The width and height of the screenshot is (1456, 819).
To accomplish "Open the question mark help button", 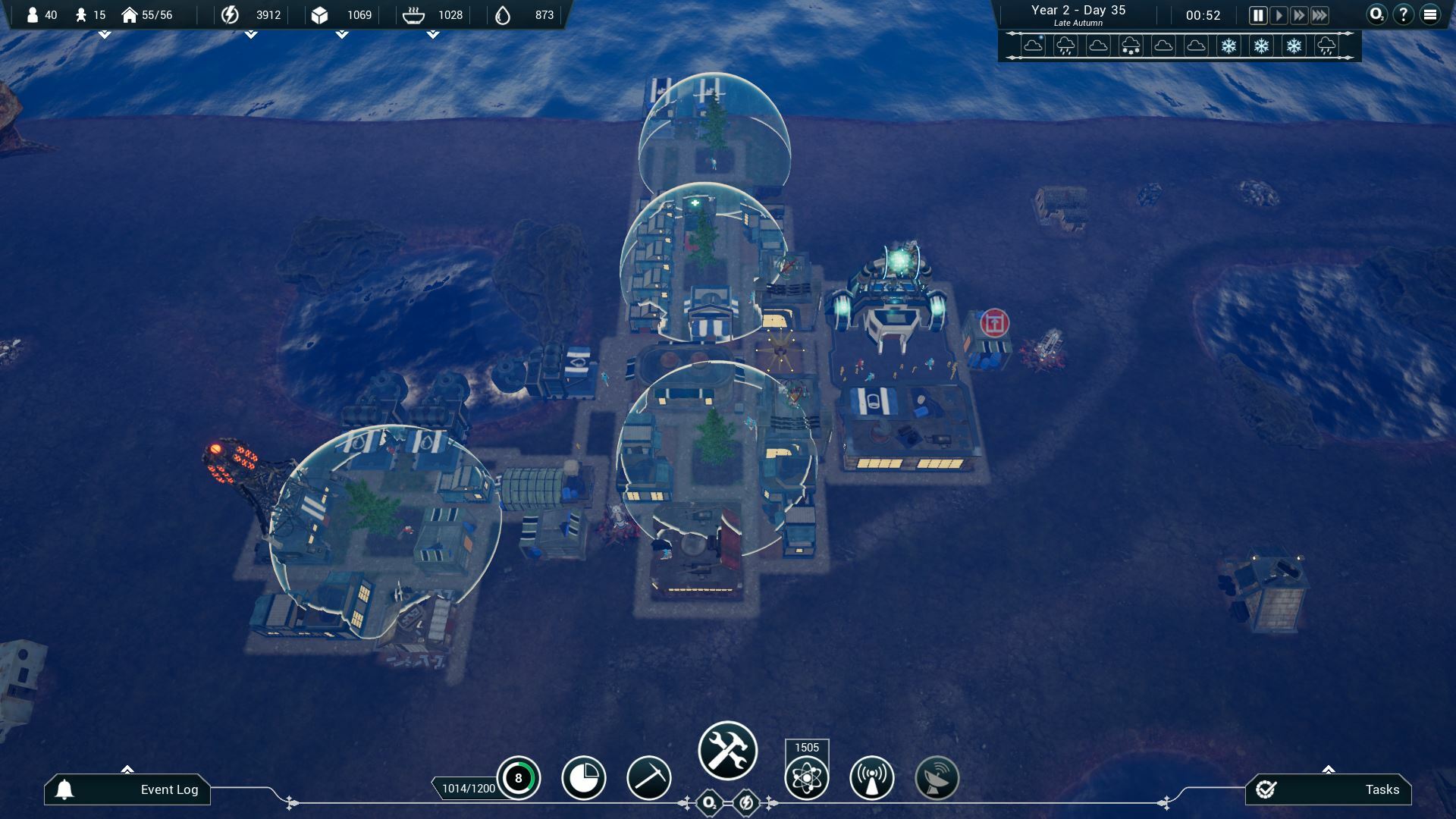I will click(x=1403, y=15).
